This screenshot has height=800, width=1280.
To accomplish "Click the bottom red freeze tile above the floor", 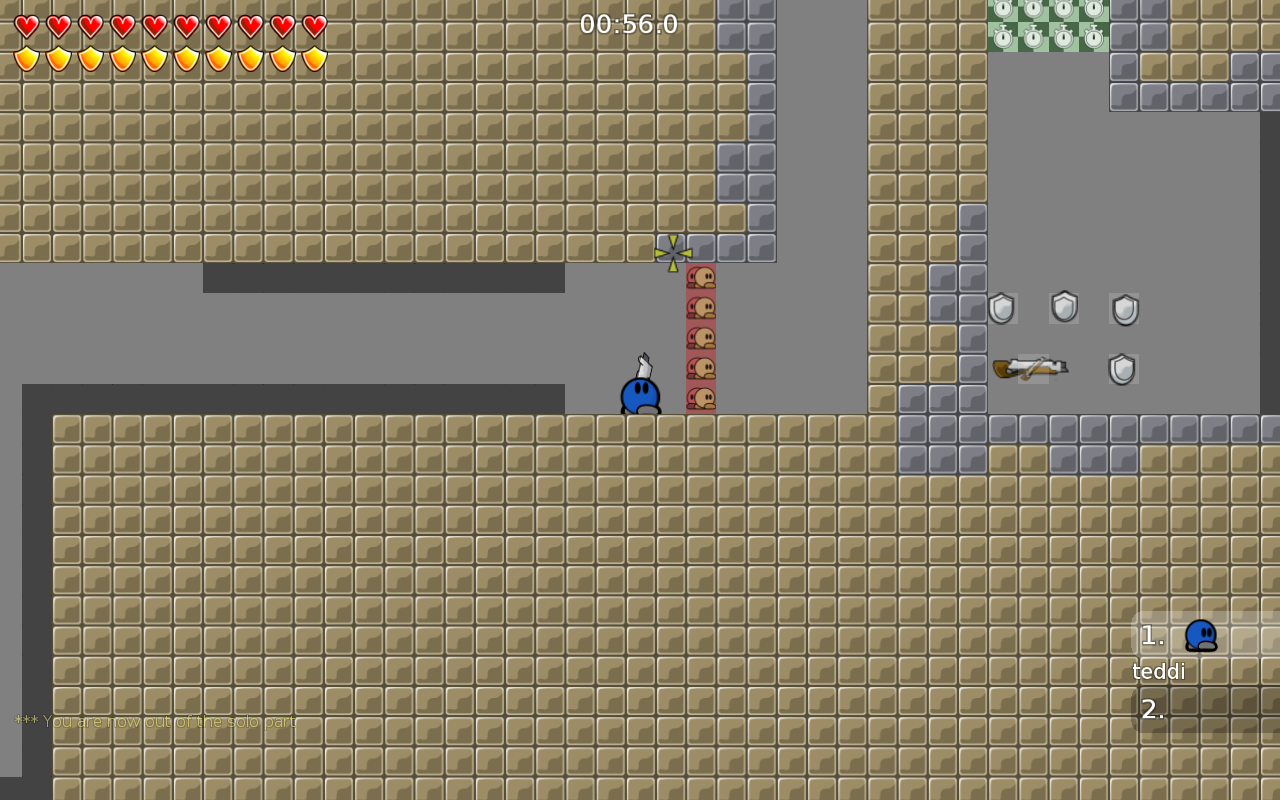I will 703,400.
